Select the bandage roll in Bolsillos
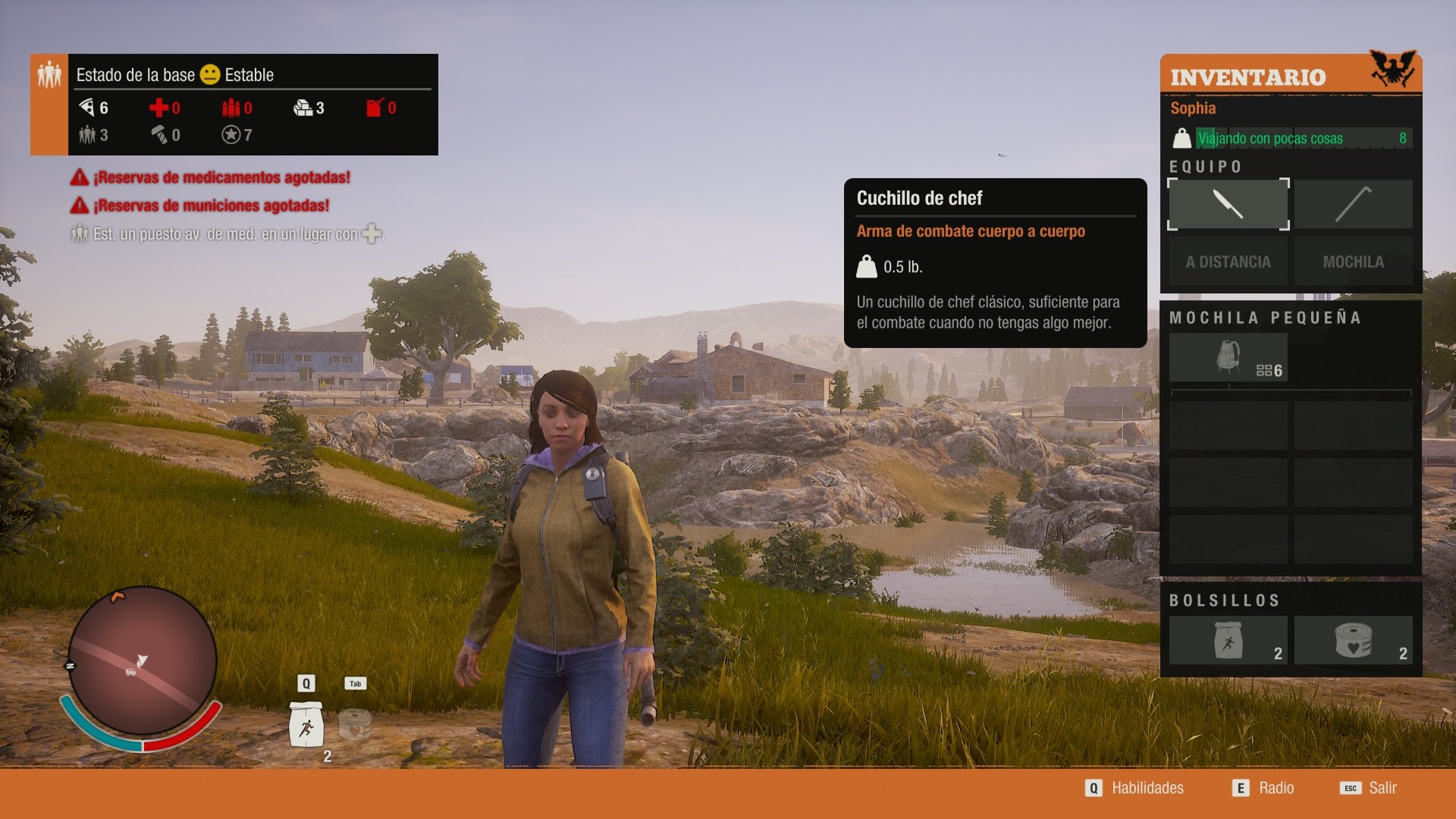 [1353, 639]
